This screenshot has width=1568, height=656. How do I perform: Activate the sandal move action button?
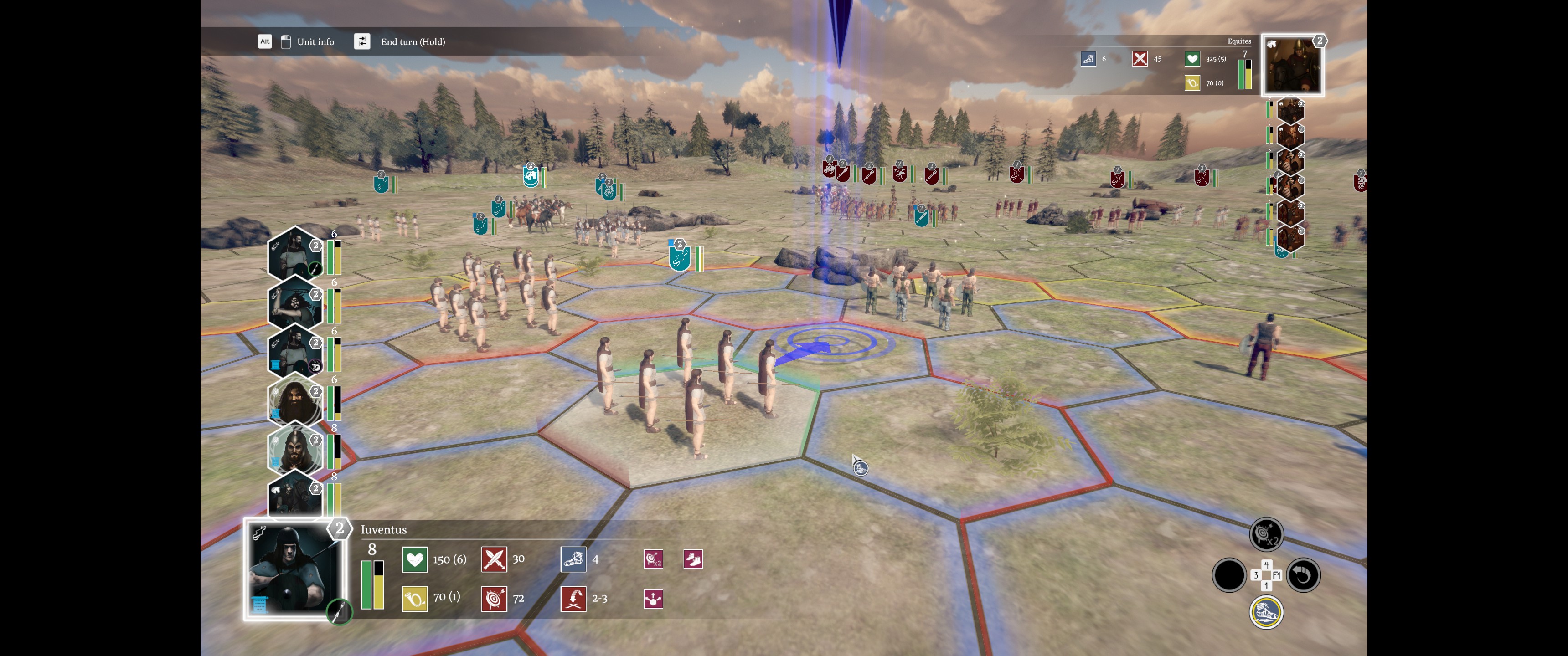pos(1266,611)
